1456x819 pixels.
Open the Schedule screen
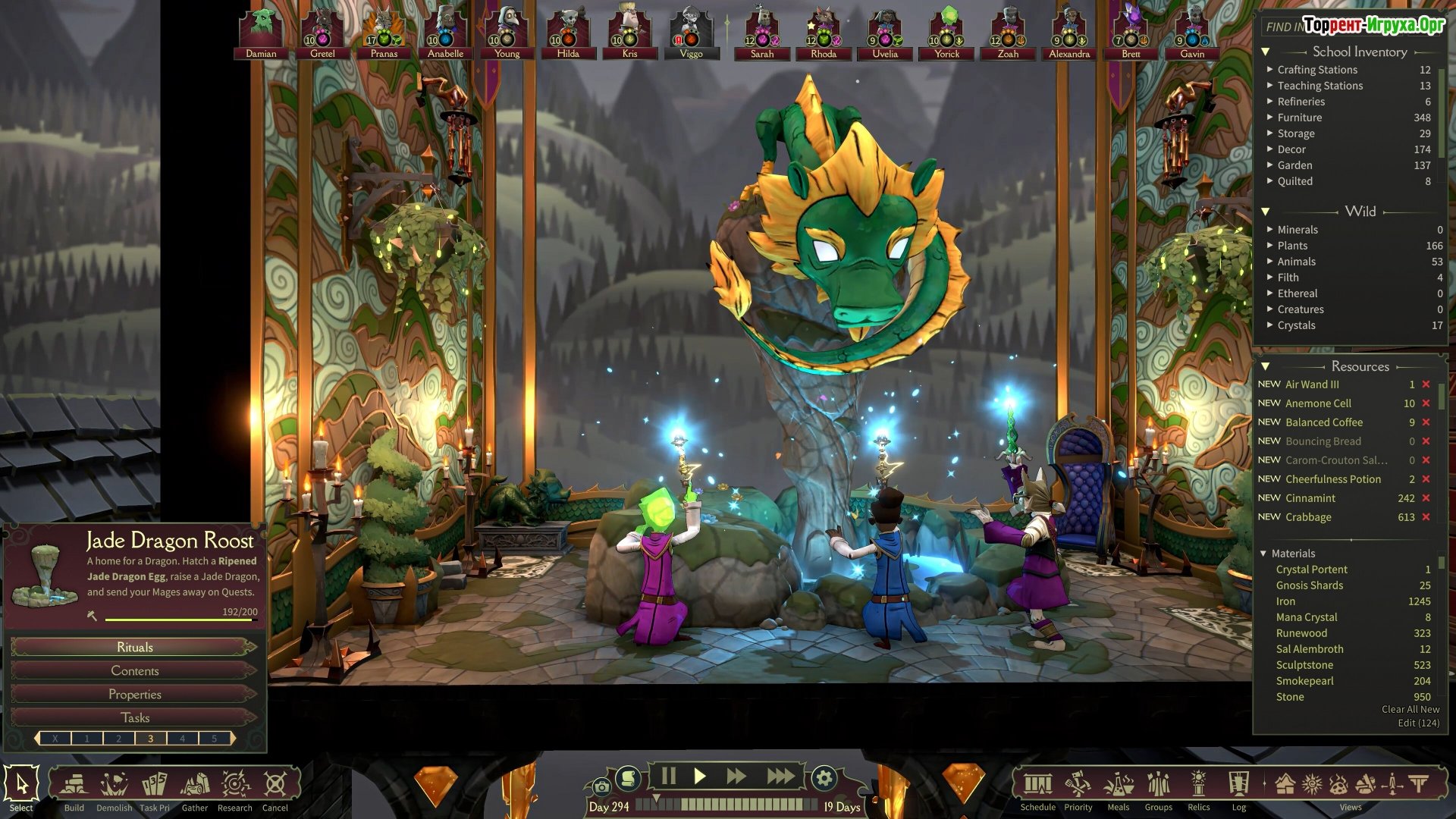(x=1037, y=785)
